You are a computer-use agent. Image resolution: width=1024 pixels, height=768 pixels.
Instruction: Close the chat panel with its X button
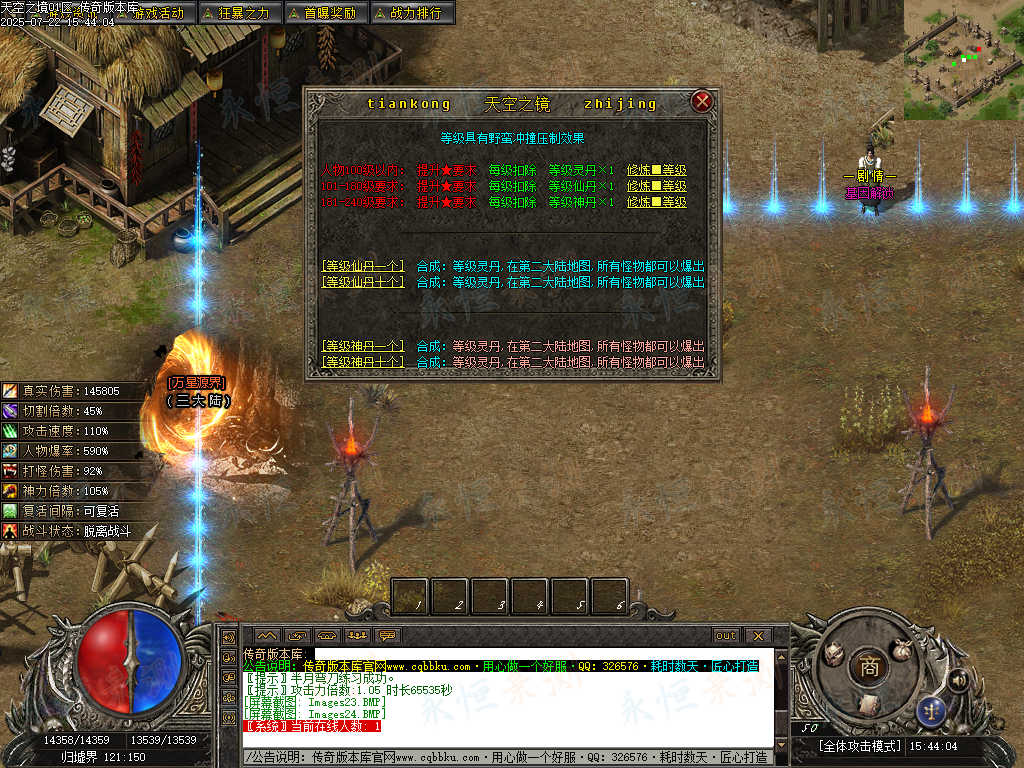point(758,635)
